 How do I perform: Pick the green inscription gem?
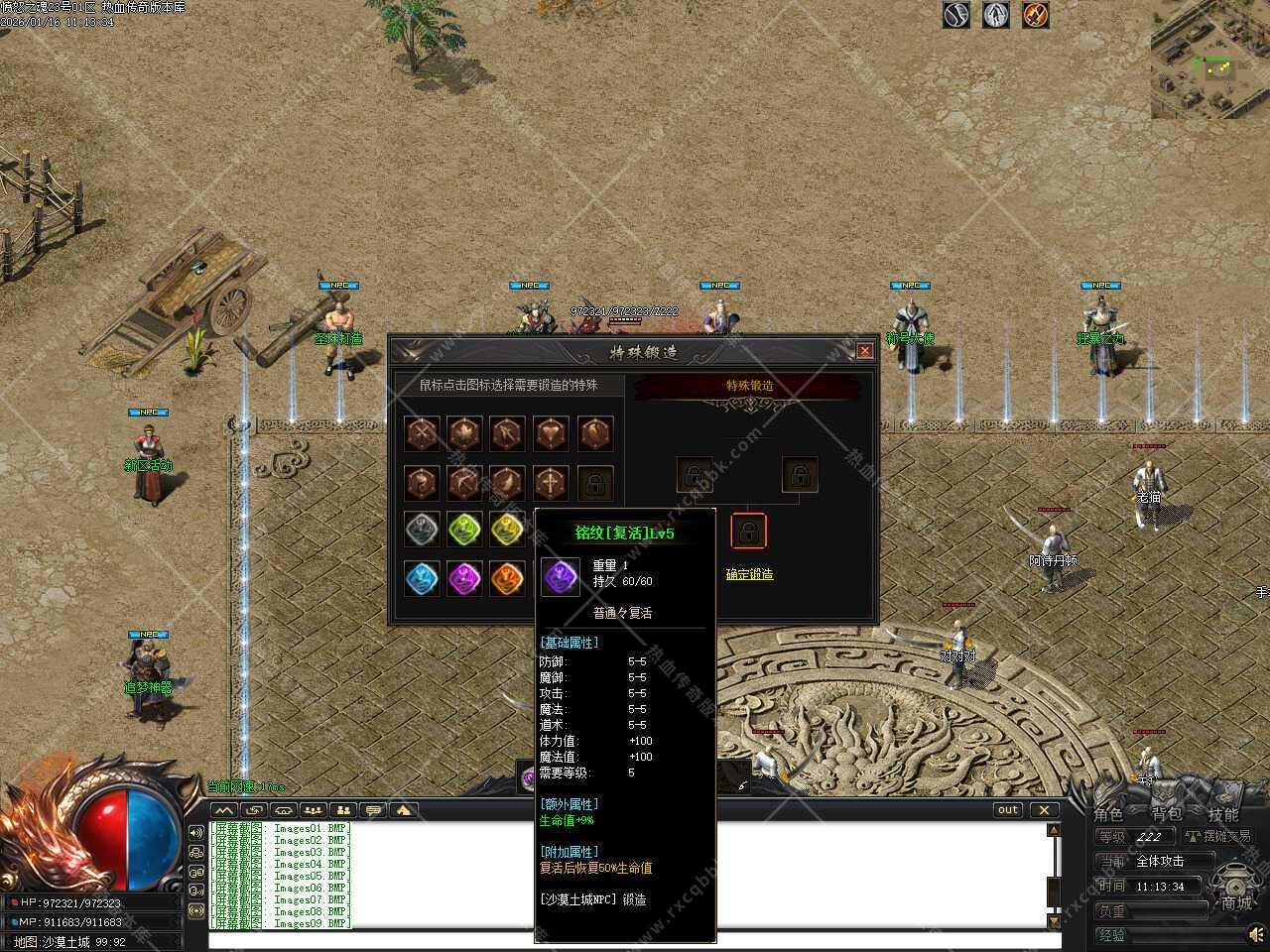464,530
